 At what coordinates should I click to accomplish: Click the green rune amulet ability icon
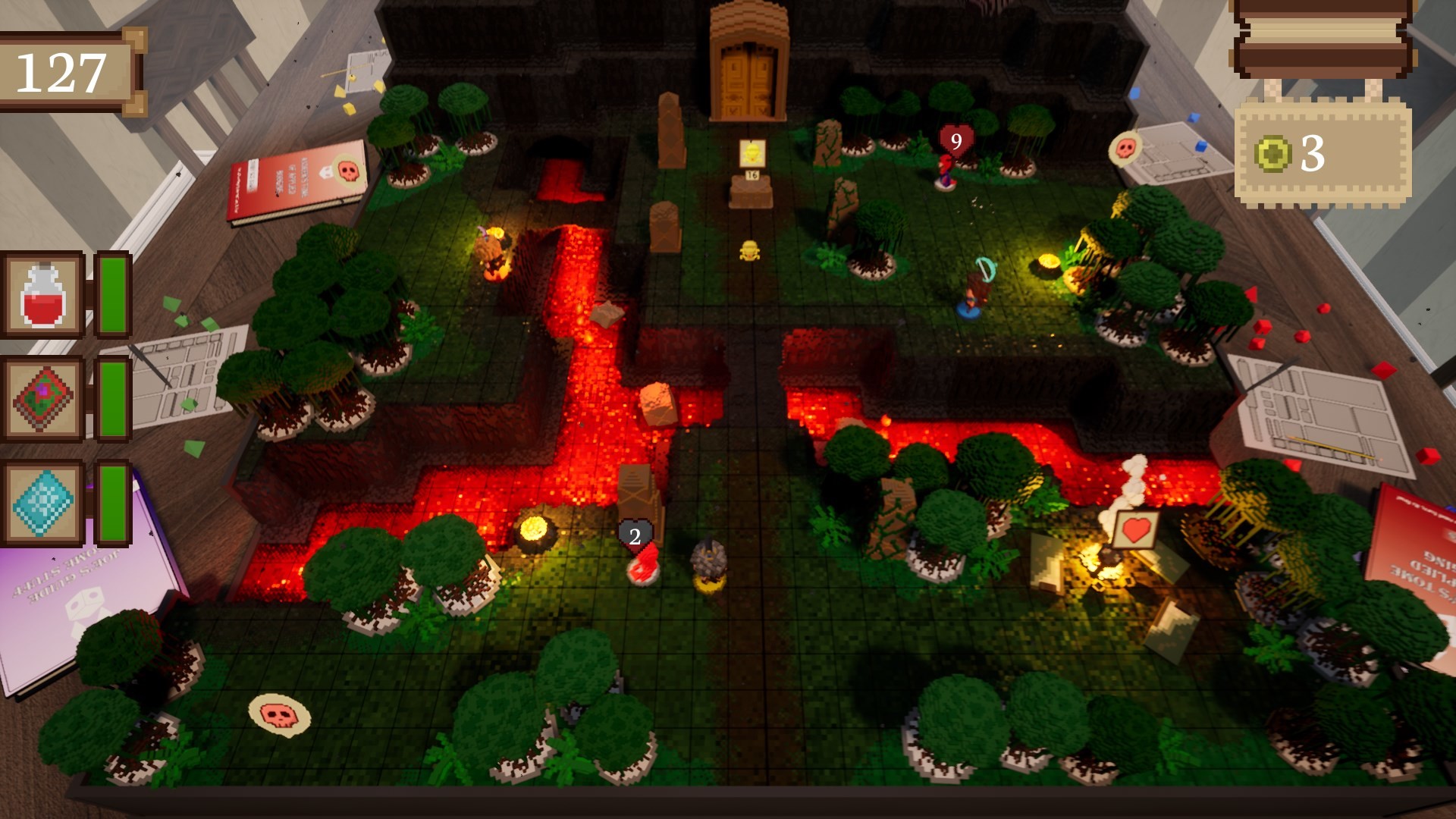43,399
